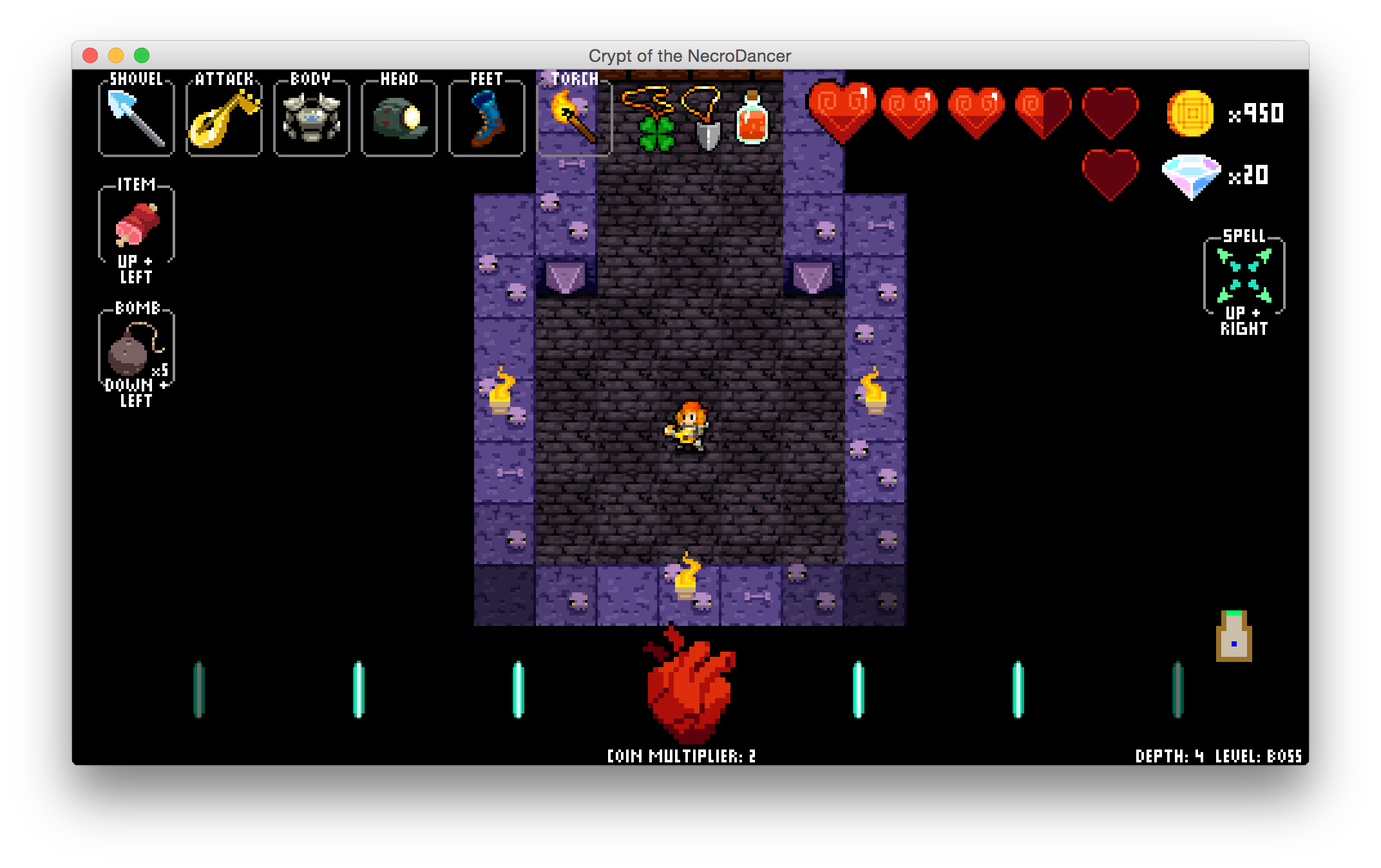
Task: Select the shovel equipment slot
Action: point(136,118)
